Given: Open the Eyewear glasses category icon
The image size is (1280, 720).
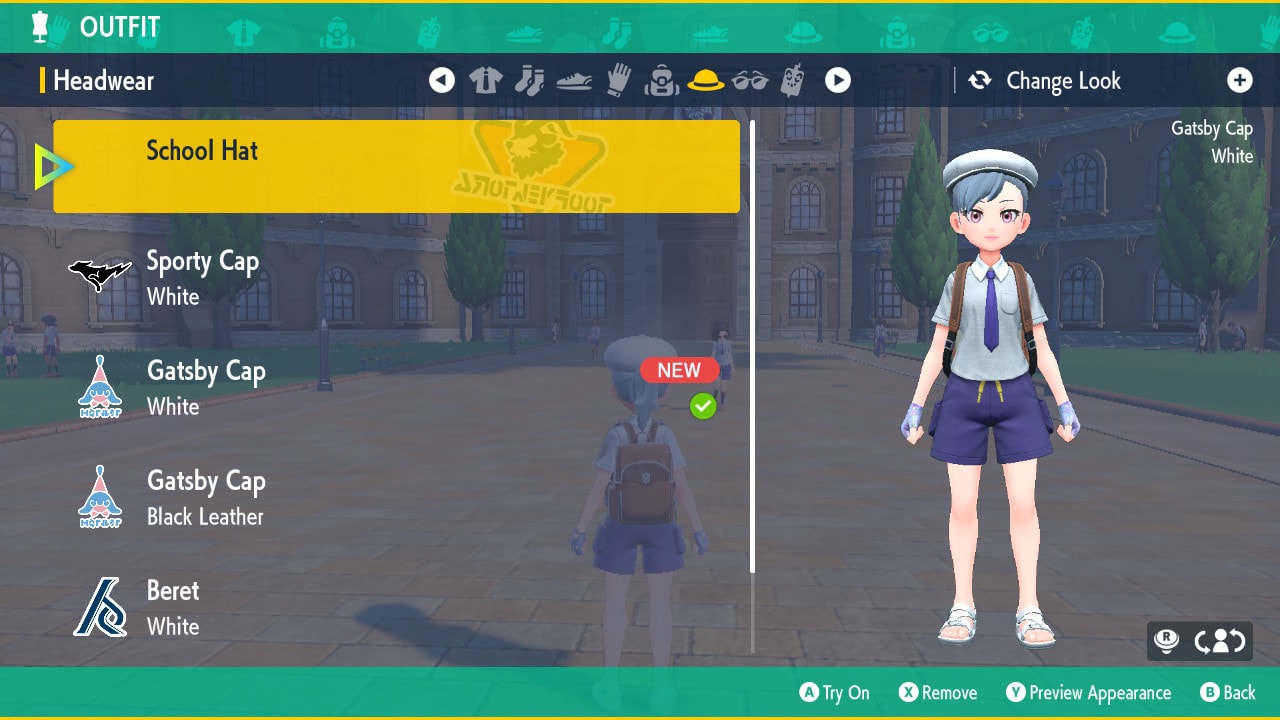Looking at the screenshot, I should tap(752, 80).
